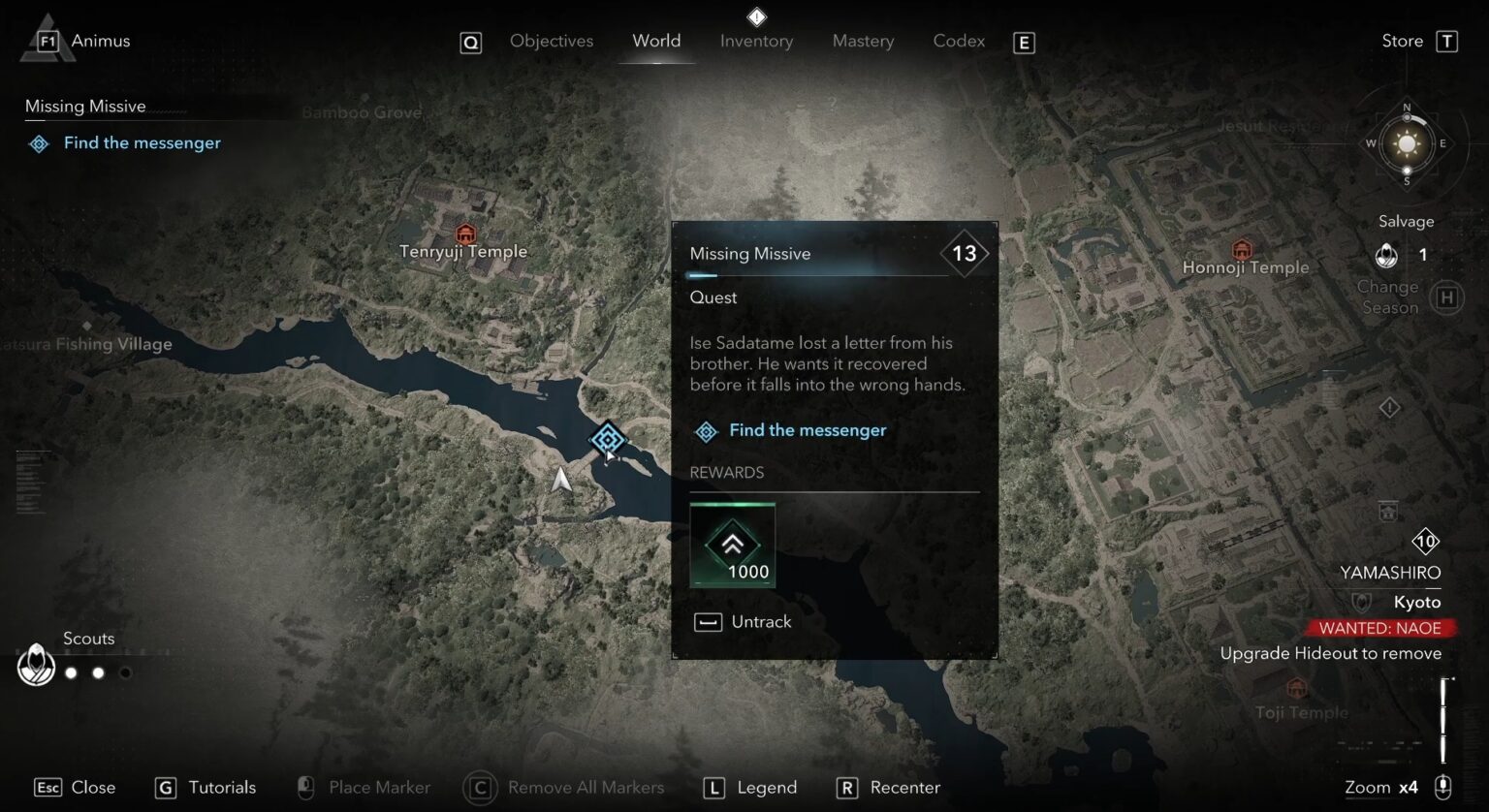Untrack the Missing Missive quest
Screen dimensions: 1489x812
(x=743, y=621)
